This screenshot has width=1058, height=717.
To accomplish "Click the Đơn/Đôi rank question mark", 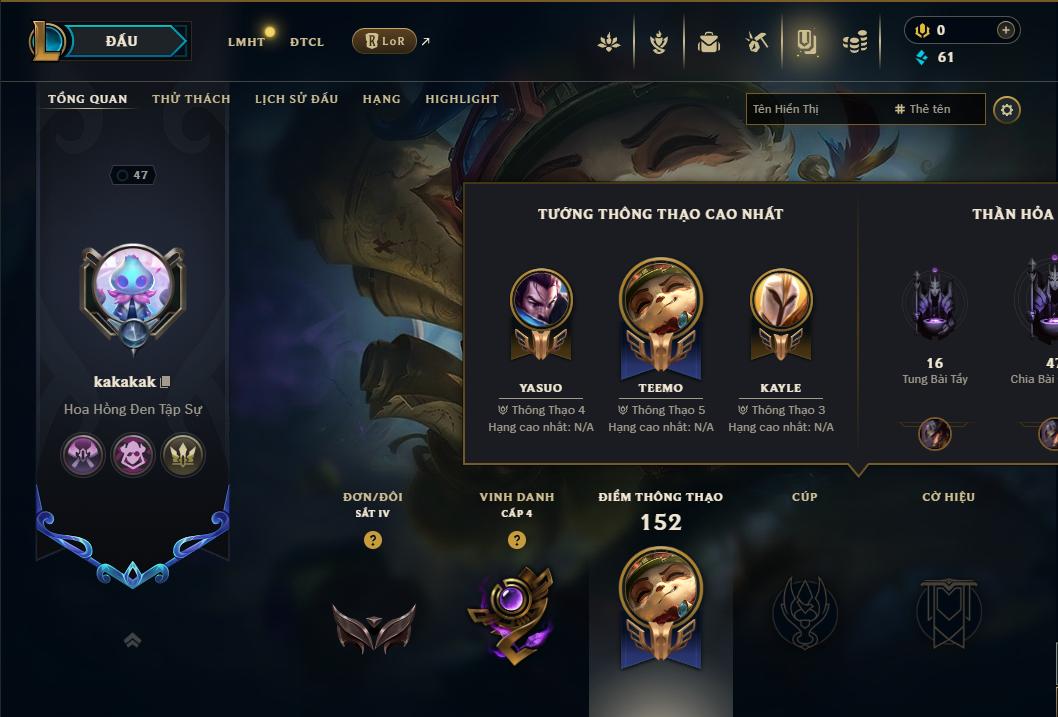I will [373, 540].
